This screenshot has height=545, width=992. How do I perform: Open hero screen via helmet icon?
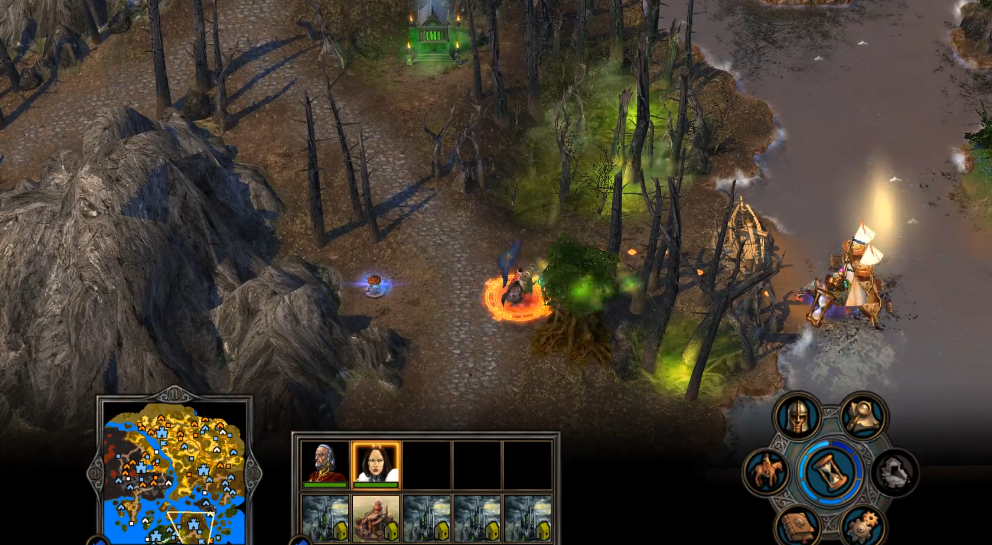tap(798, 416)
